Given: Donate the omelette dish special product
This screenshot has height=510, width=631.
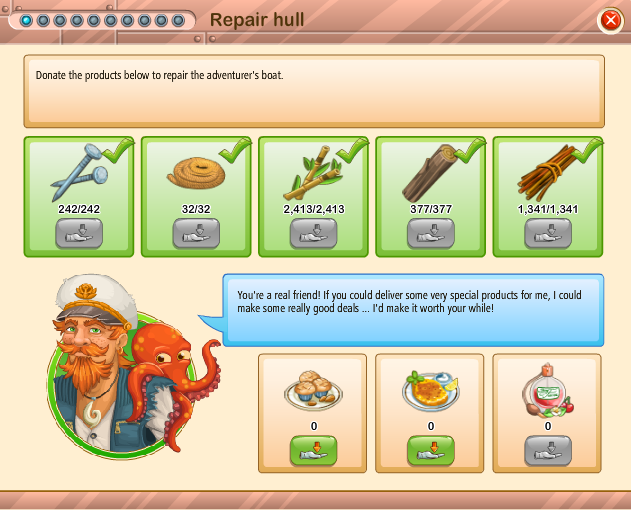Looking at the screenshot, I should click(430, 450).
